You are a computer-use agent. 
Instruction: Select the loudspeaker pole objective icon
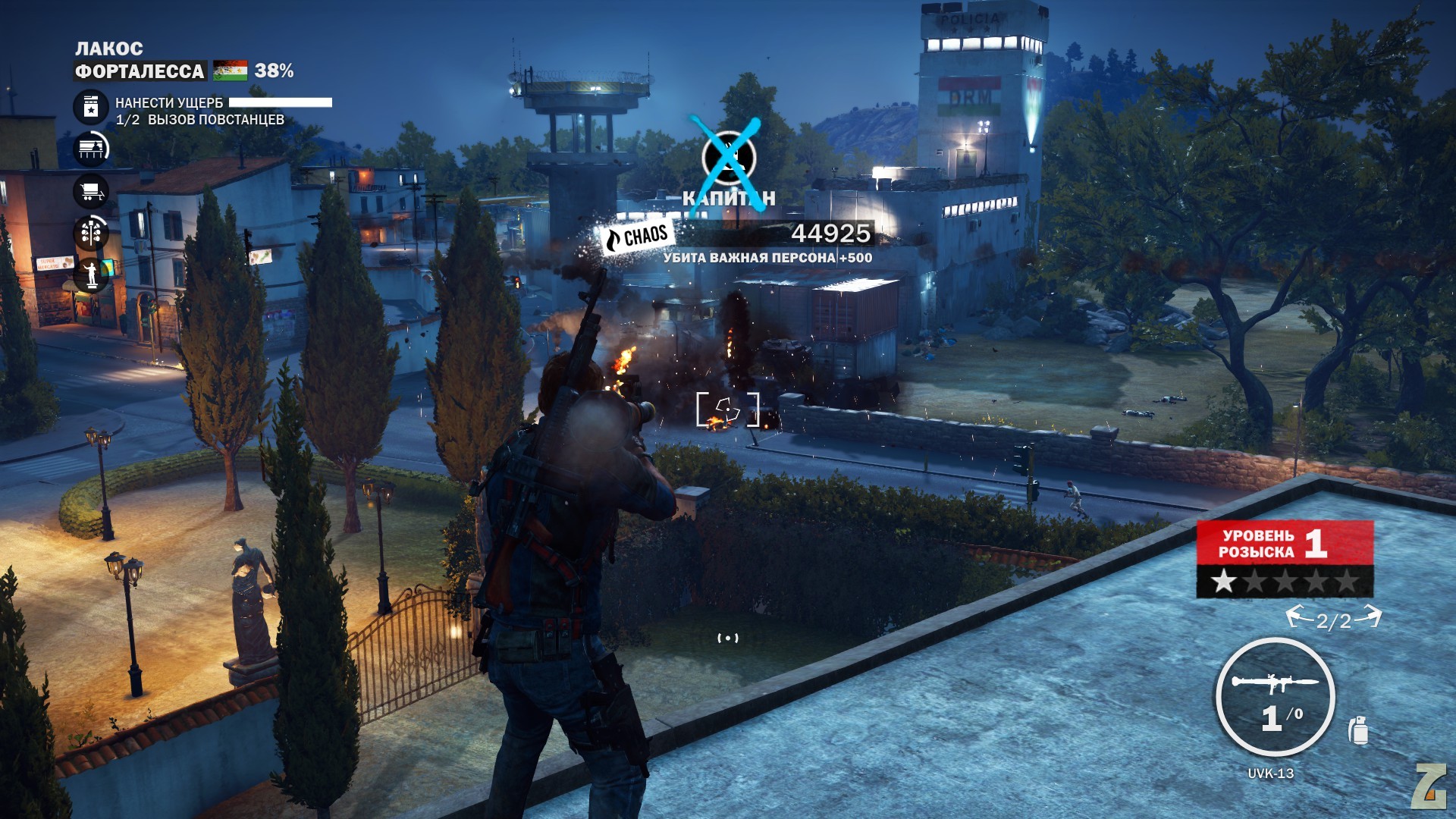click(91, 233)
